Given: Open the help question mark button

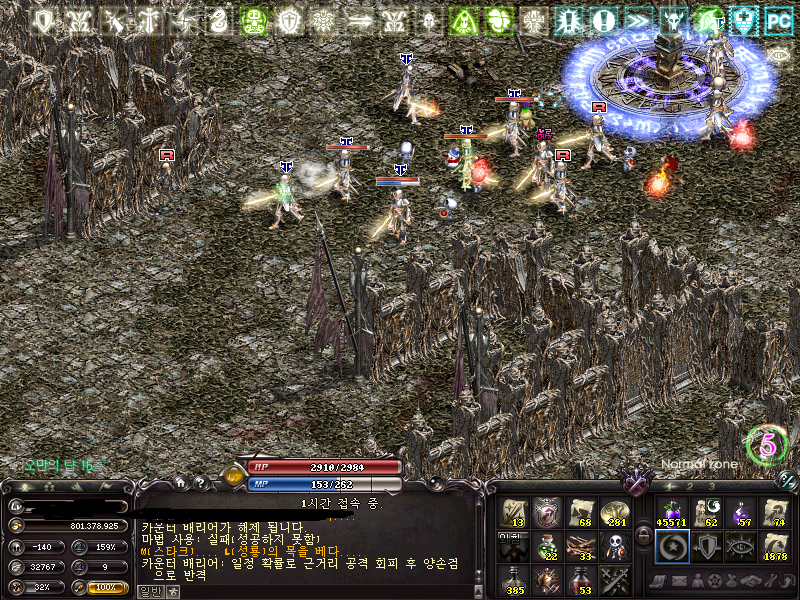Looking at the screenshot, I should point(200,482).
